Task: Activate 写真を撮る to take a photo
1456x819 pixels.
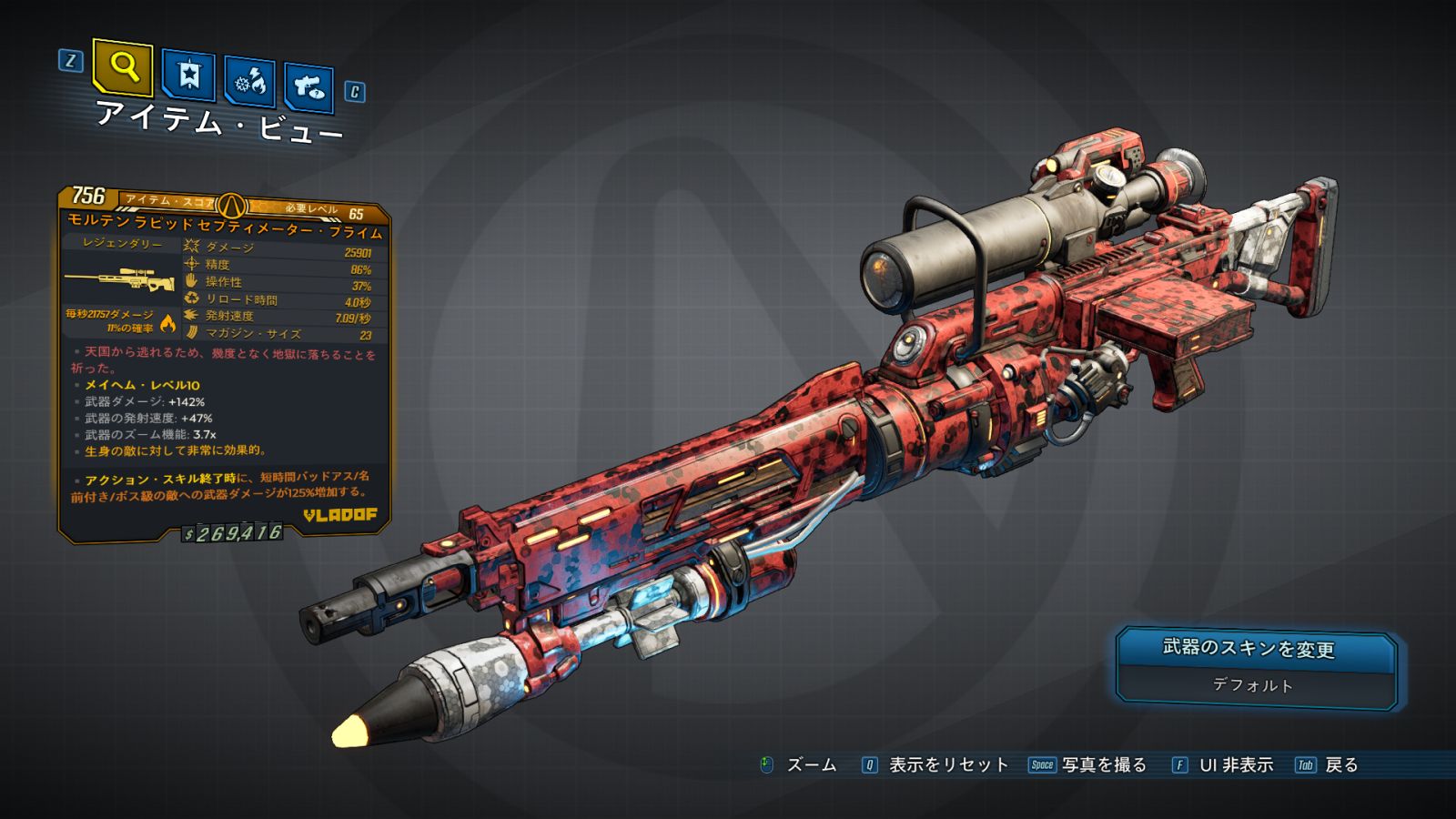Action: (1103, 765)
